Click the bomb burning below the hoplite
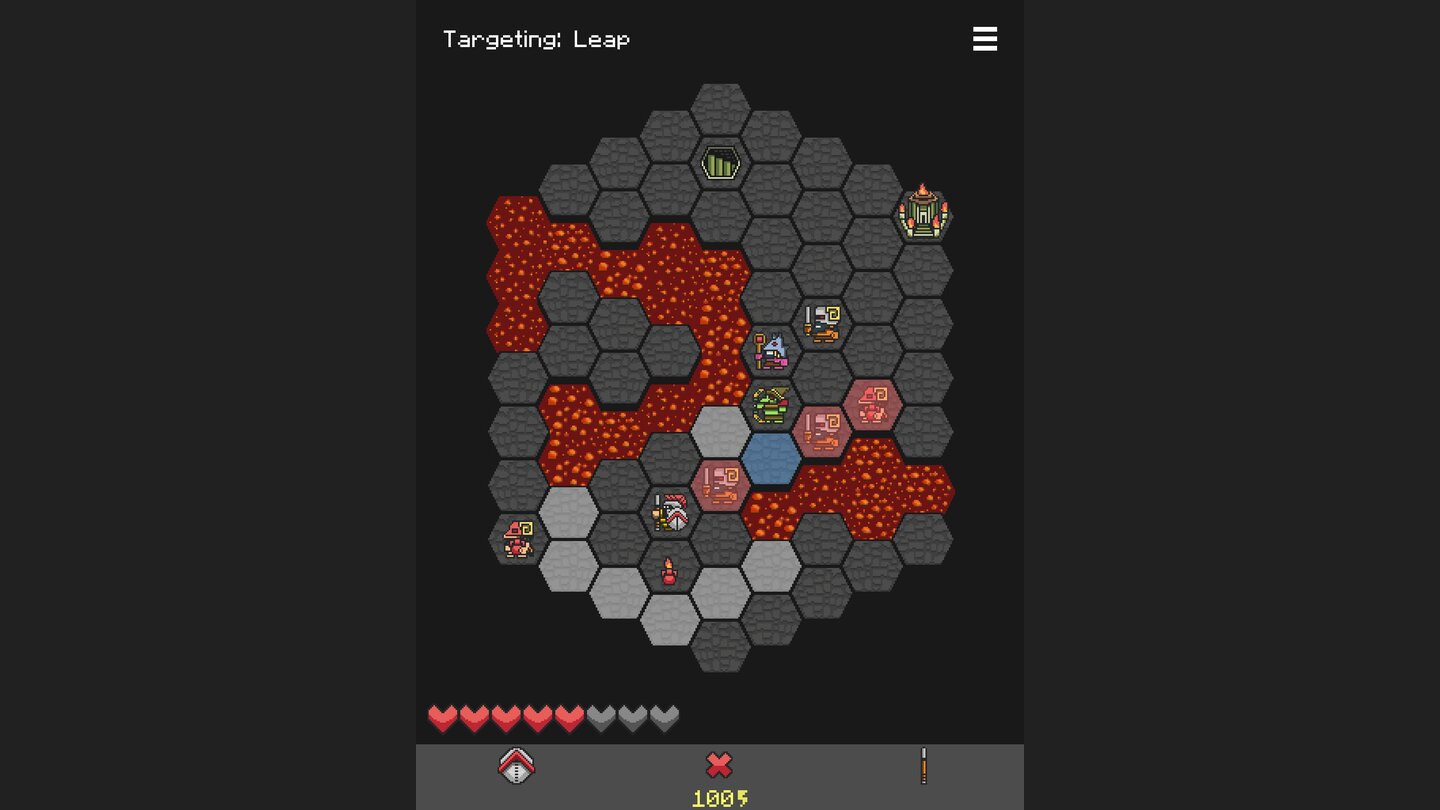Screen dimensions: 1440x810 668,570
